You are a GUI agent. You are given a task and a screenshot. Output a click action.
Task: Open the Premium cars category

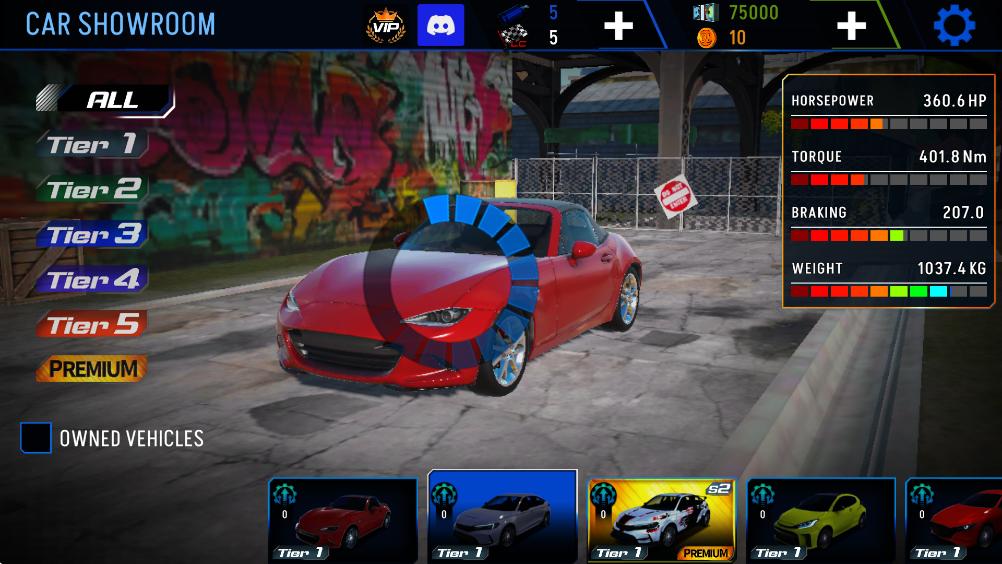pyautogui.click(x=92, y=369)
